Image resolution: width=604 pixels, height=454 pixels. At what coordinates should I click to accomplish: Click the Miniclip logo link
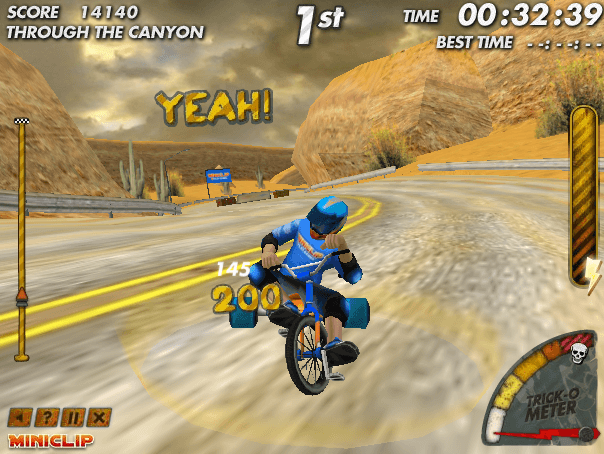pyautogui.click(x=48, y=439)
